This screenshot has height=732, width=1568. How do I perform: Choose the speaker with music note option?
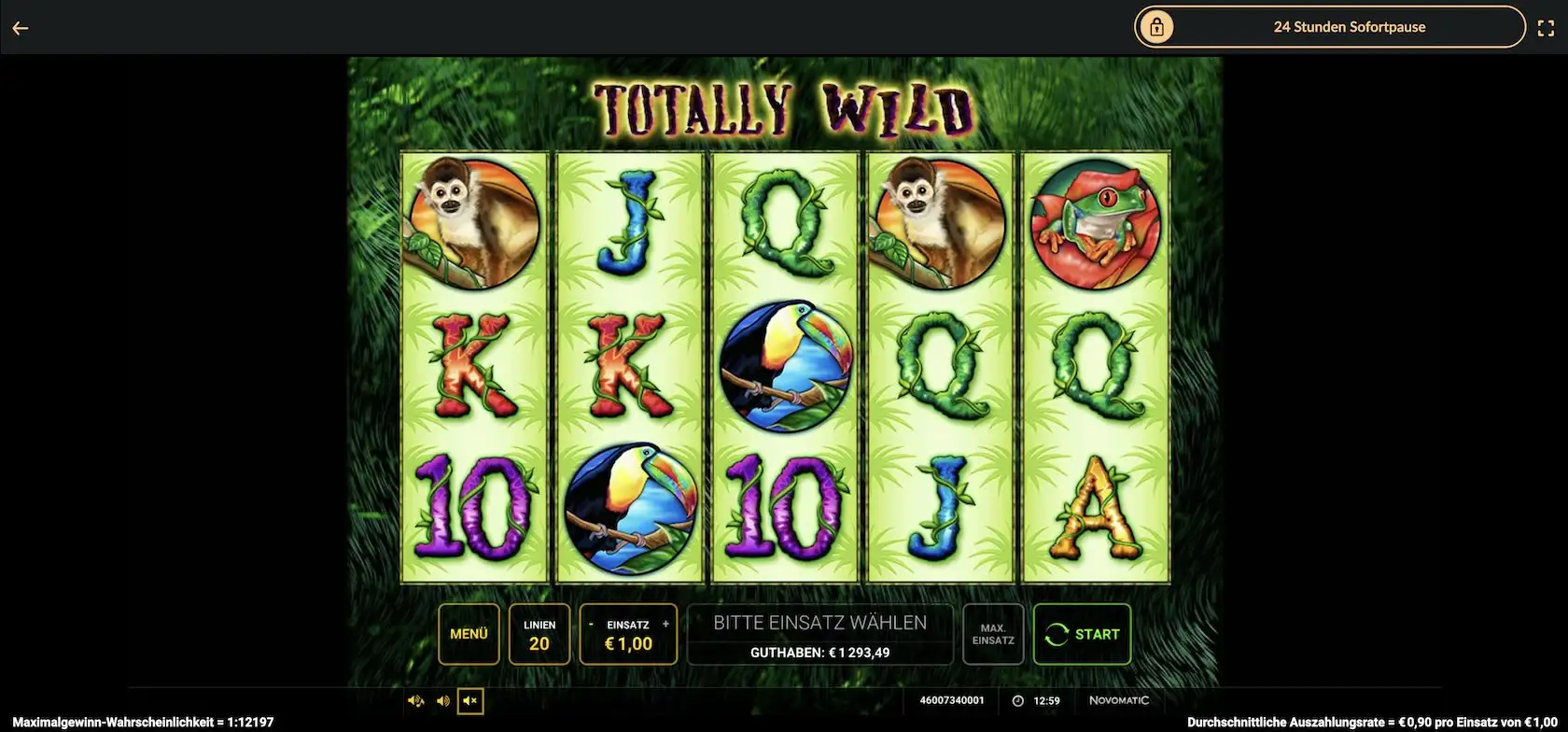(416, 700)
